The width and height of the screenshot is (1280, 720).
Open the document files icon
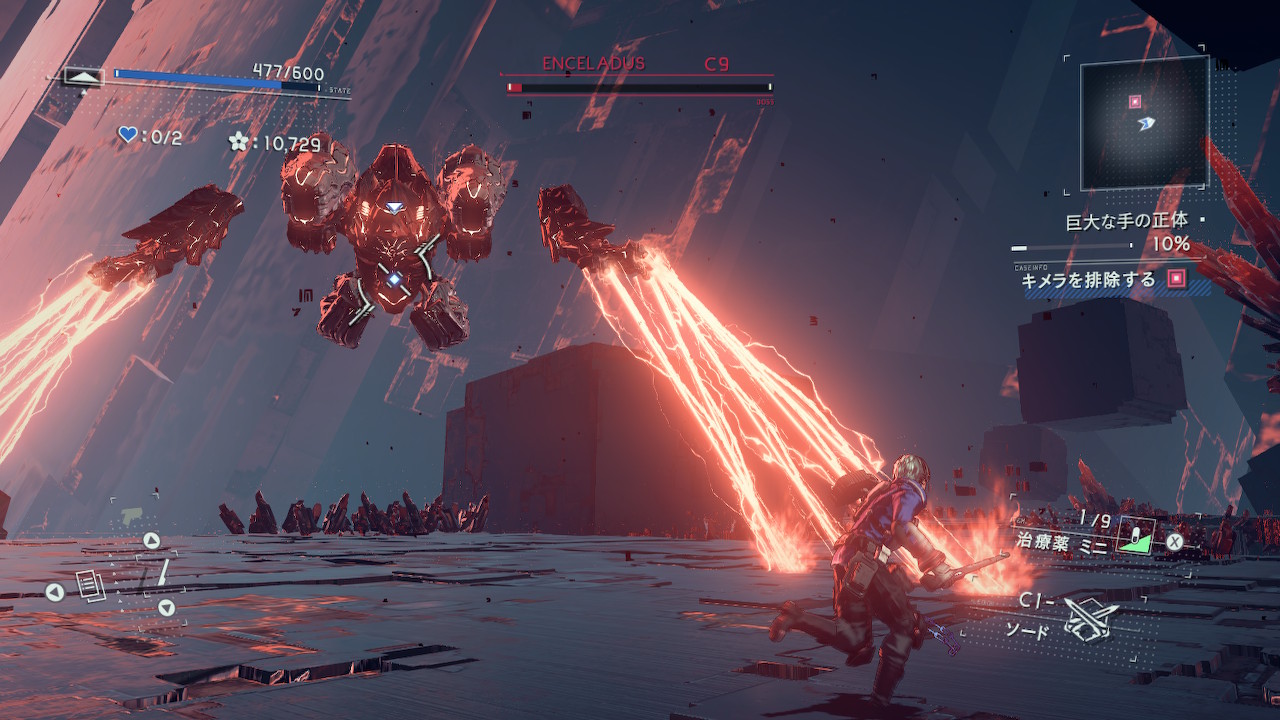point(90,585)
